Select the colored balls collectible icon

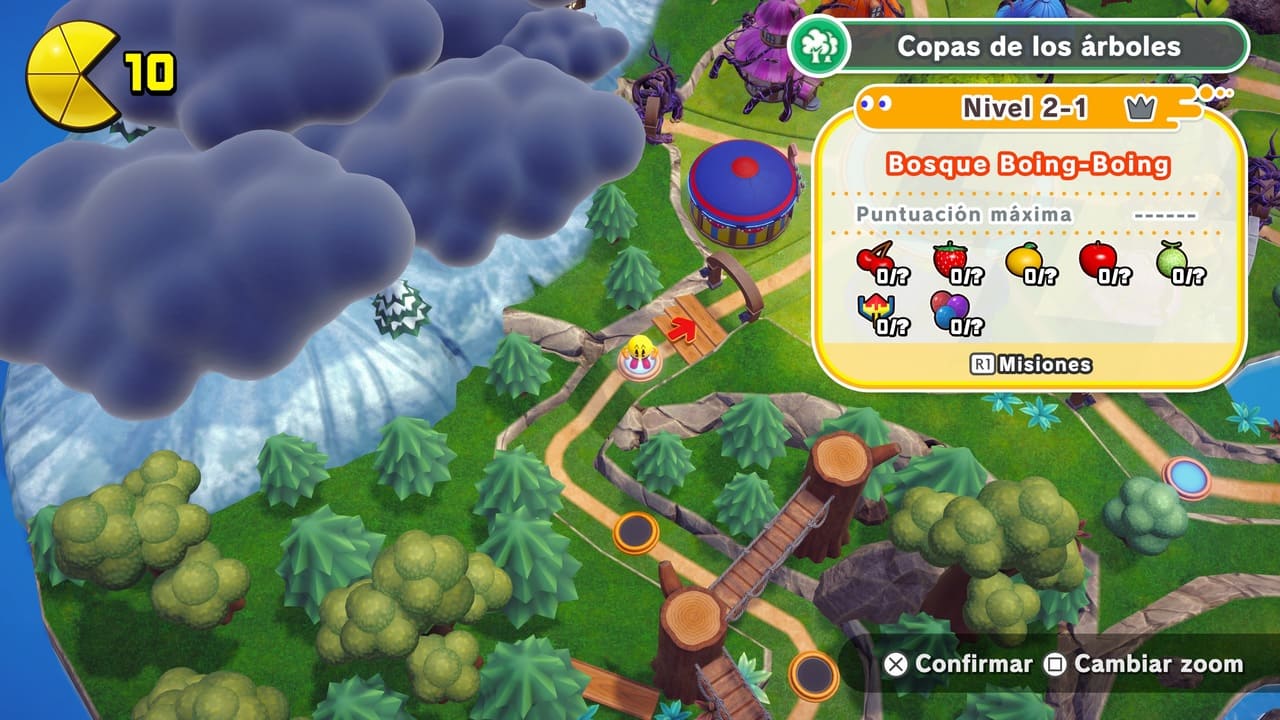(950, 312)
